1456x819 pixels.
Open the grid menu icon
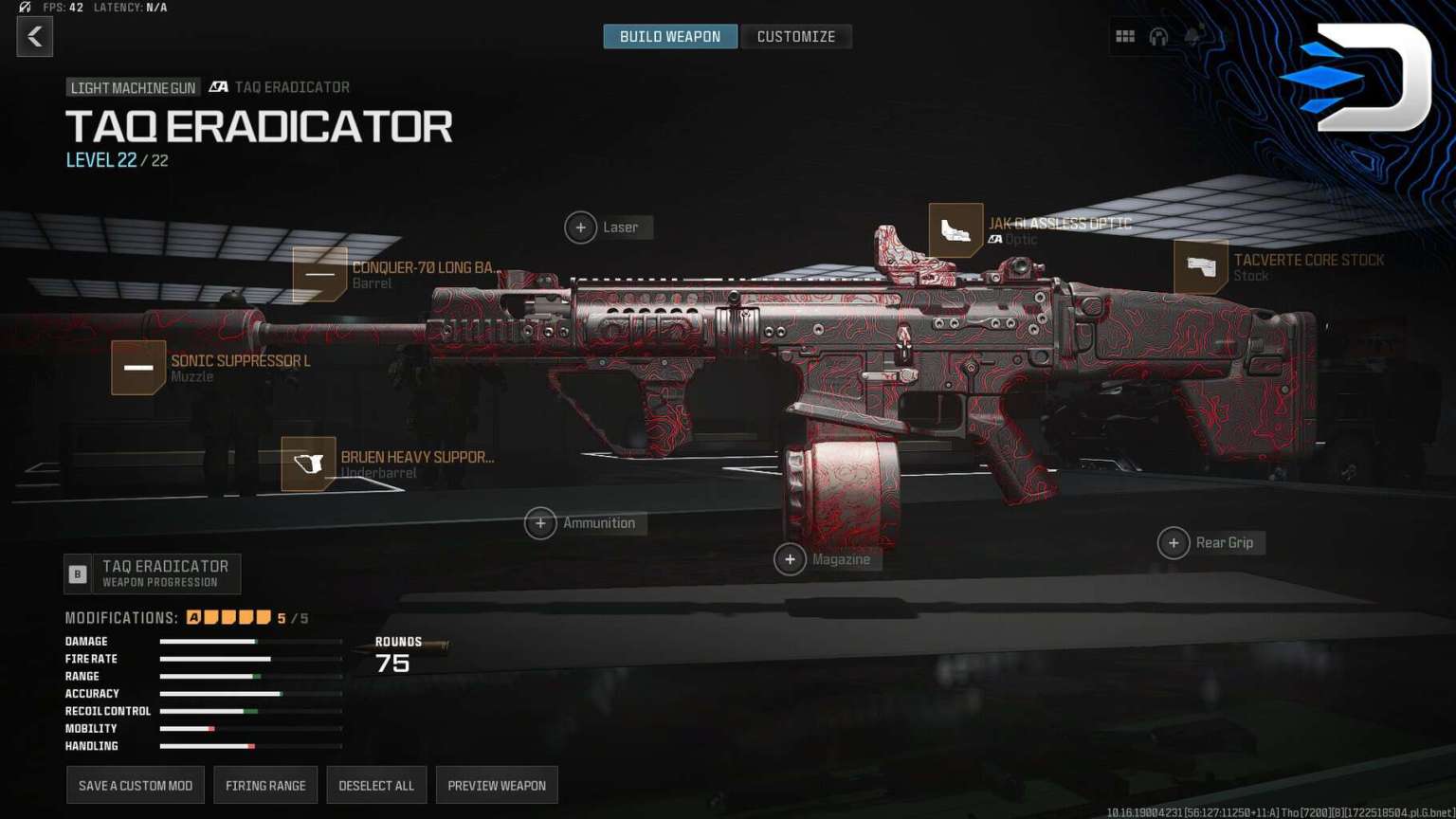[x=1125, y=37]
